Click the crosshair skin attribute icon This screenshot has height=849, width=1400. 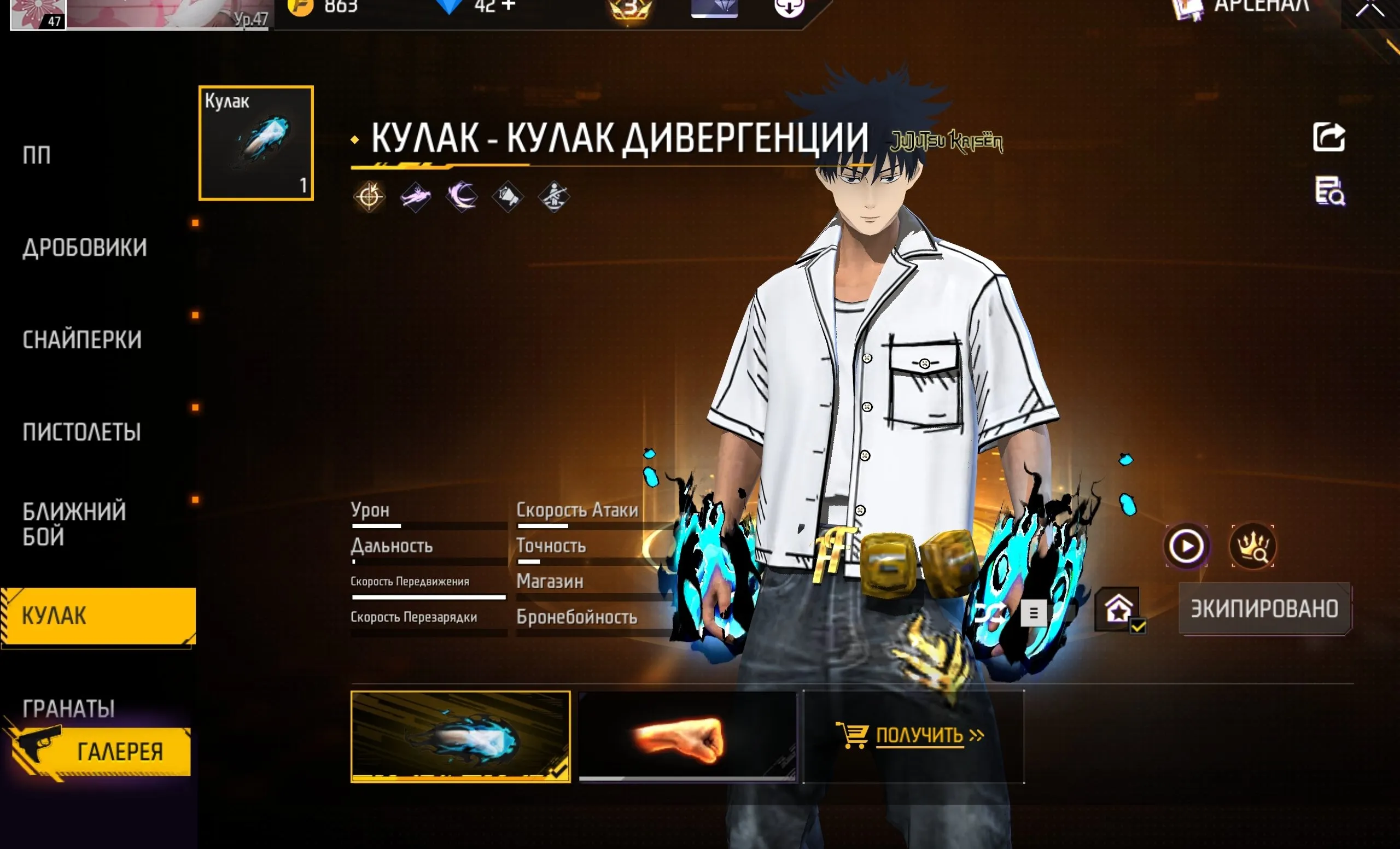tap(369, 197)
